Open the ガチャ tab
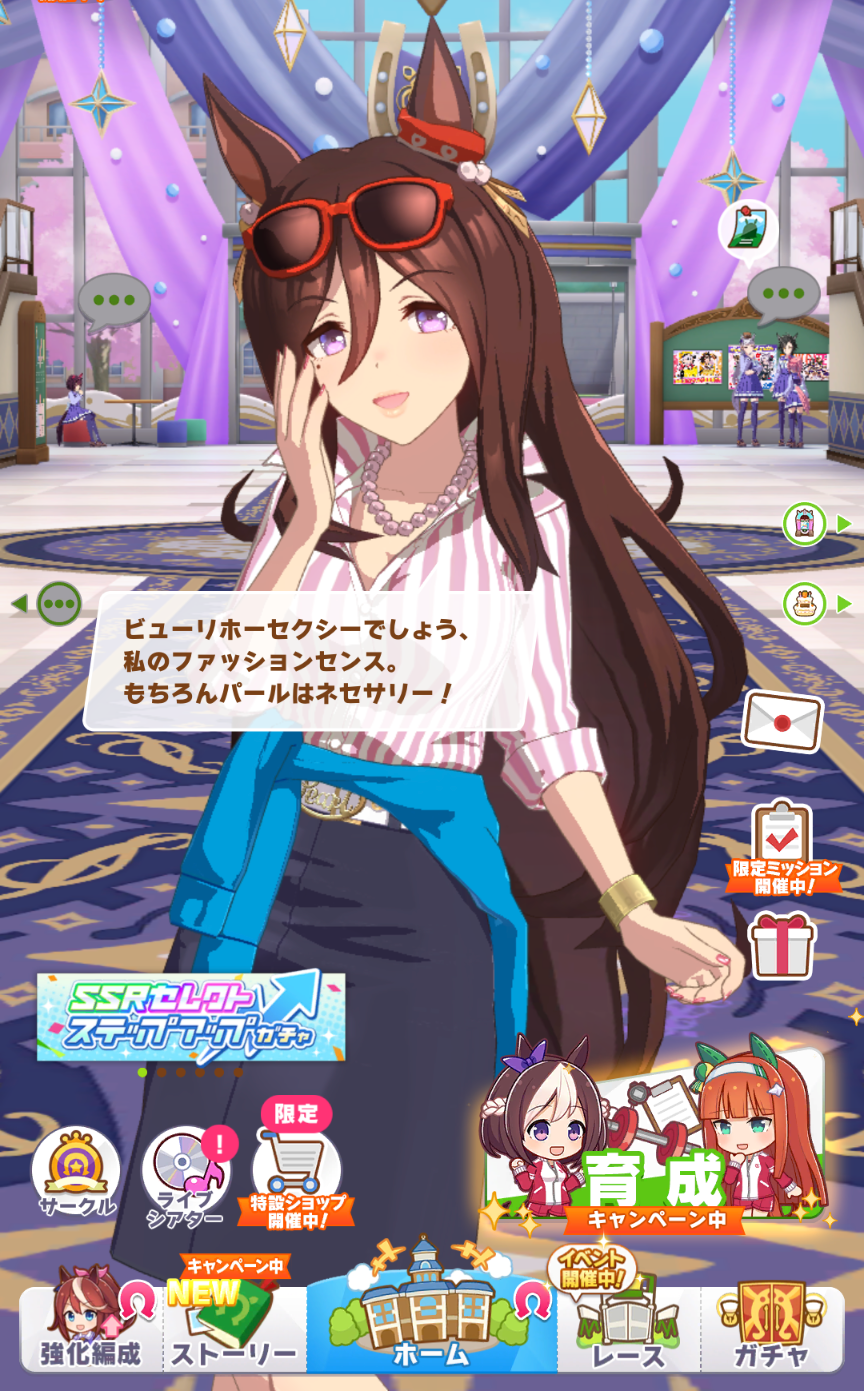Screen dimensions: 864x1391 coord(771,1326)
